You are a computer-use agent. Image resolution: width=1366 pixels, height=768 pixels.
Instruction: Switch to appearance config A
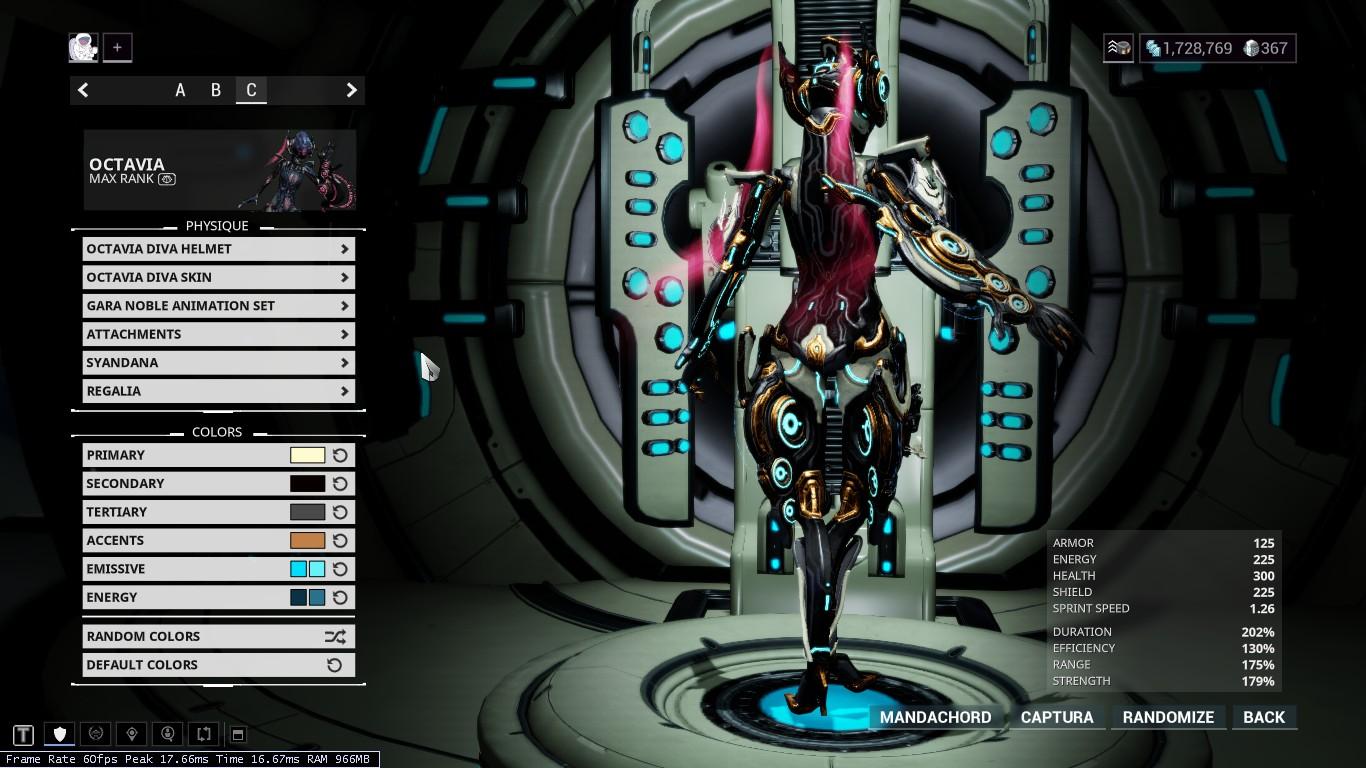click(x=180, y=90)
